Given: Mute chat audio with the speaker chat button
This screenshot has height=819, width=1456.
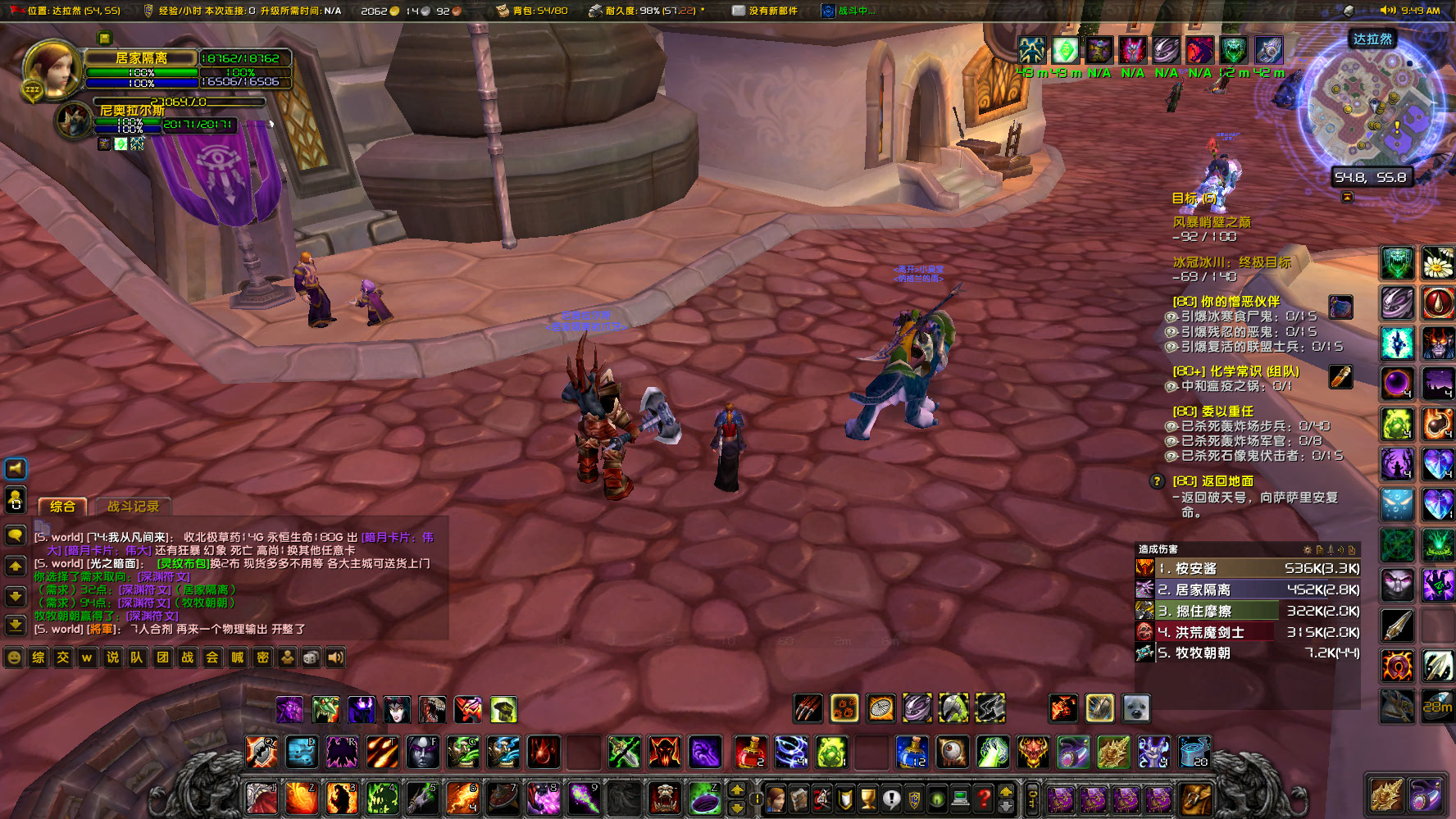Looking at the screenshot, I should [x=334, y=657].
